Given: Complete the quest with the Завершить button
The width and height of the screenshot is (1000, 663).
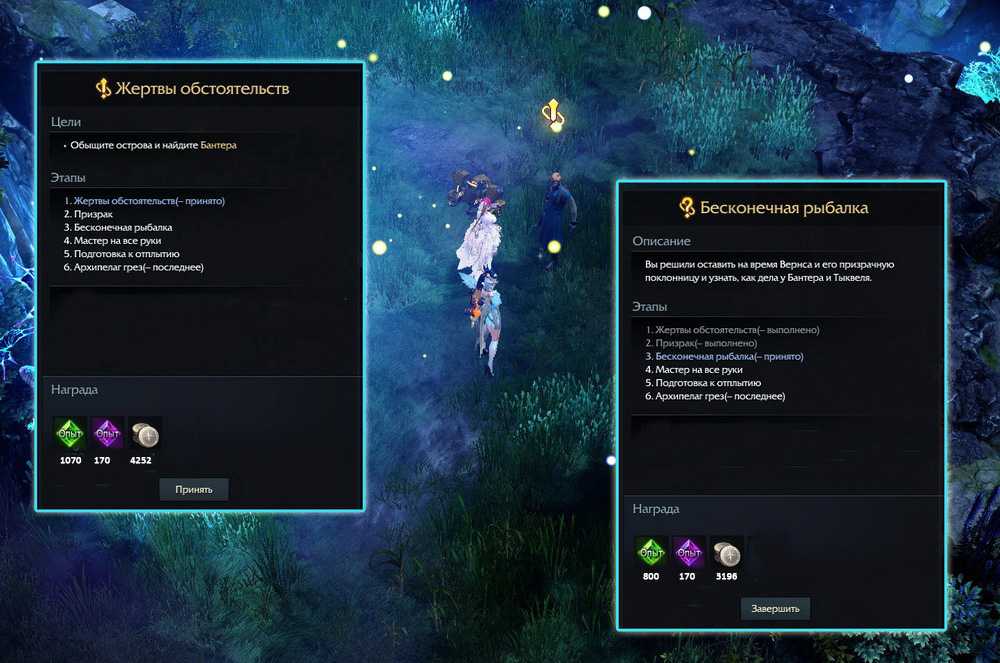Looking at the screenshot, I should click(775, 608).
